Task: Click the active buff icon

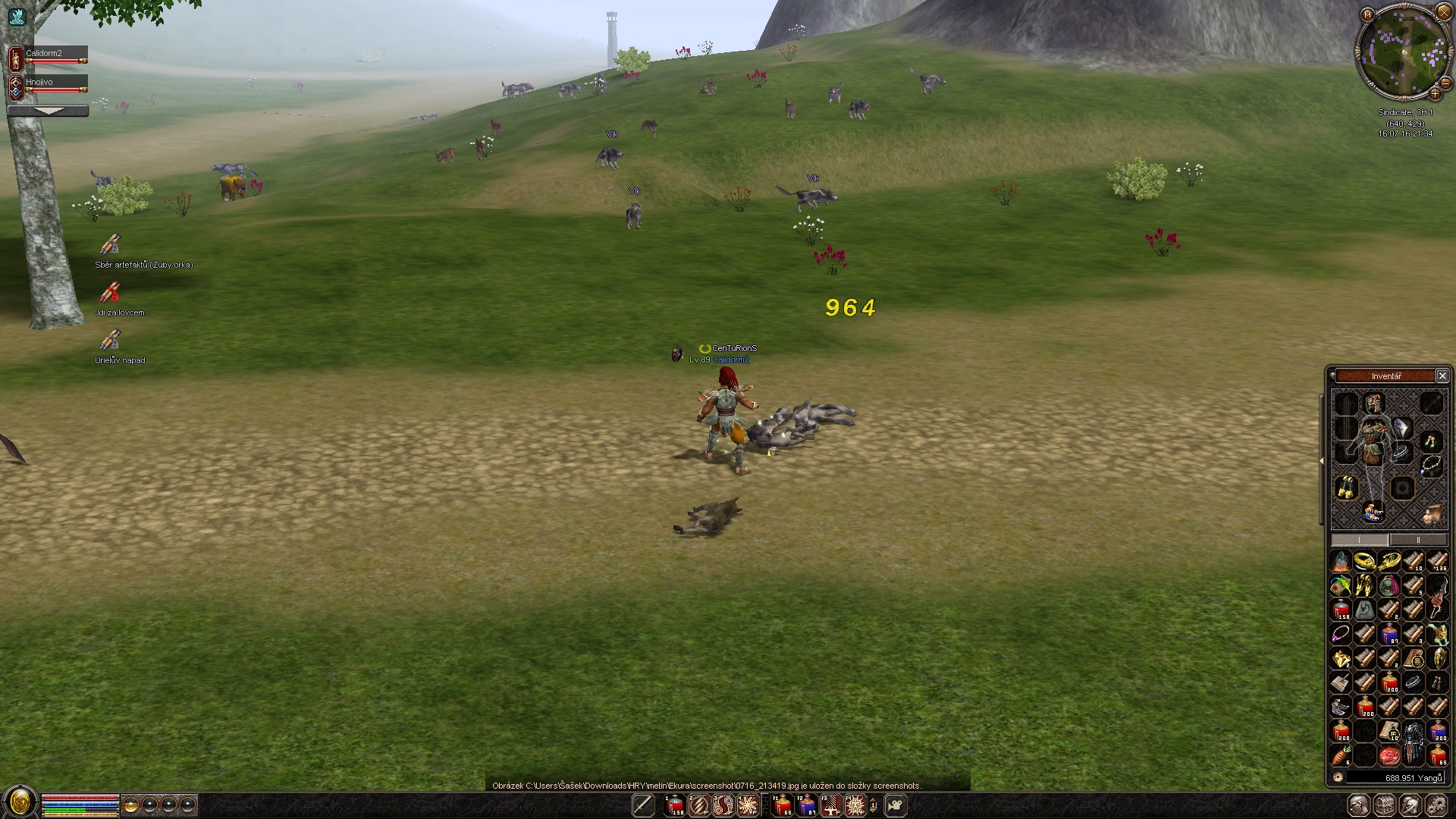Action: 17,17
